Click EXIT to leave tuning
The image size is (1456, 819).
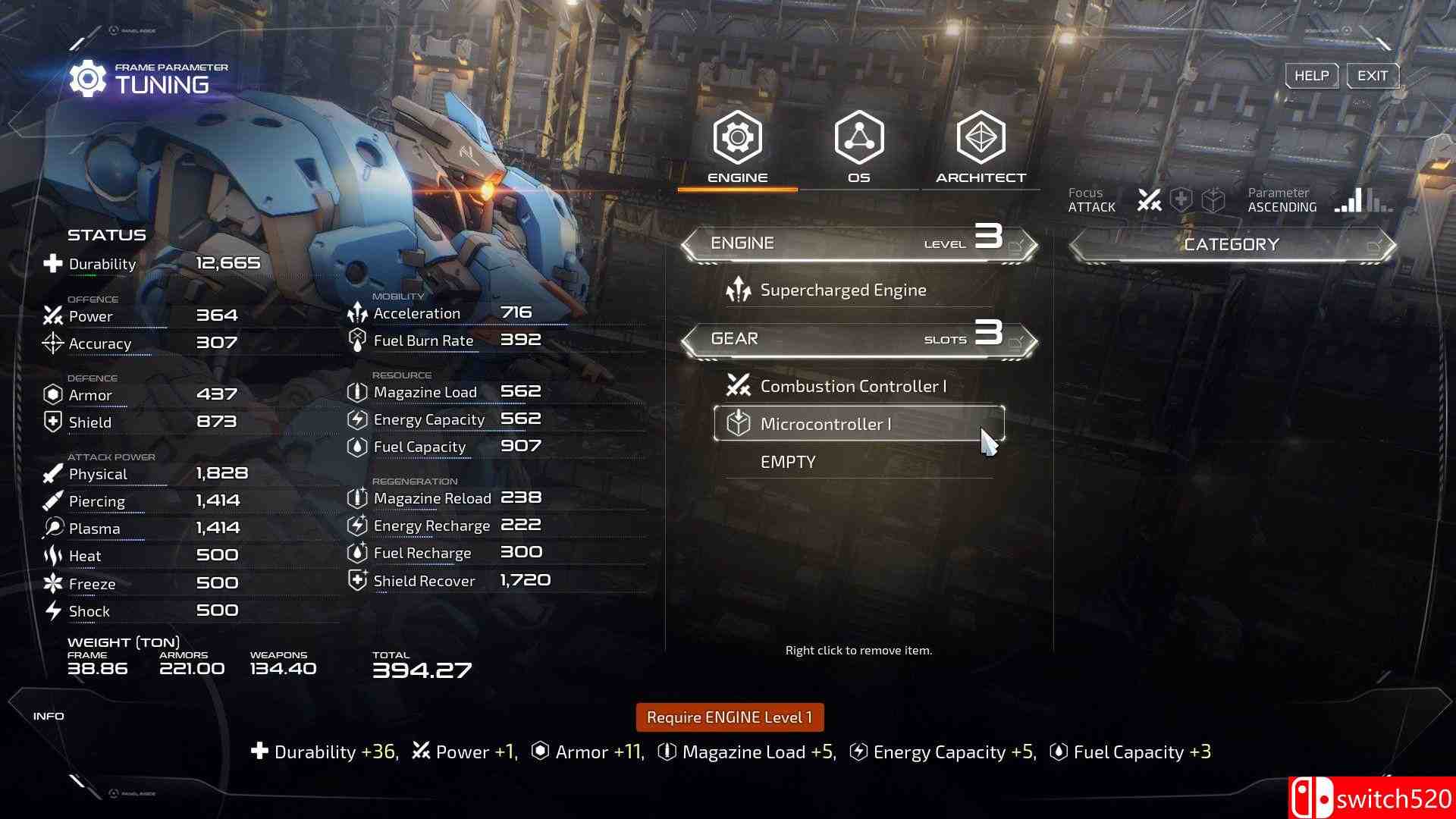coord(1372,75)
